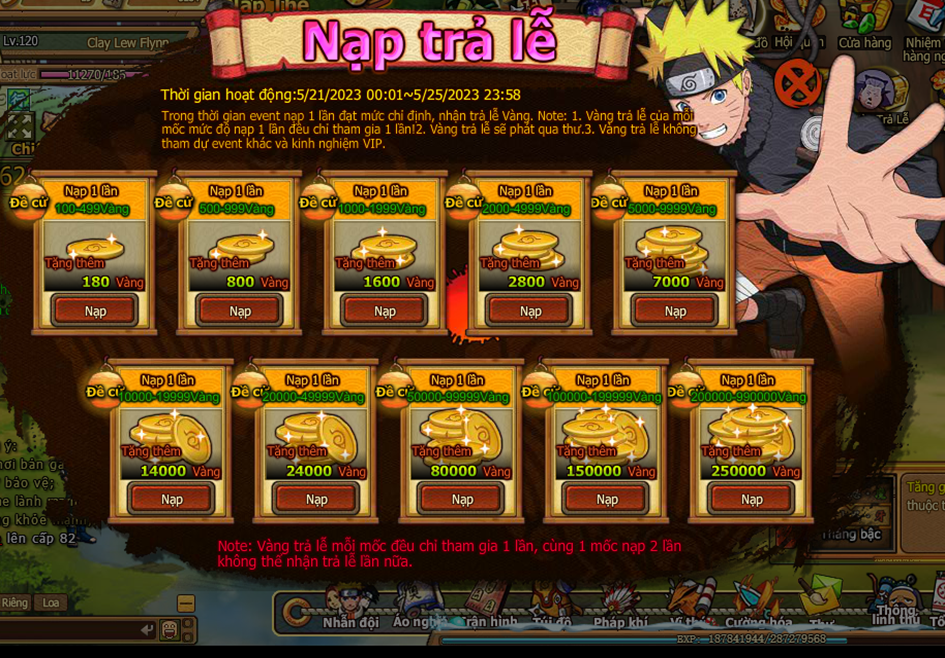
Task: Choose Nạp for the 24000 Vàng bonus
Action: tap(316, 499)
